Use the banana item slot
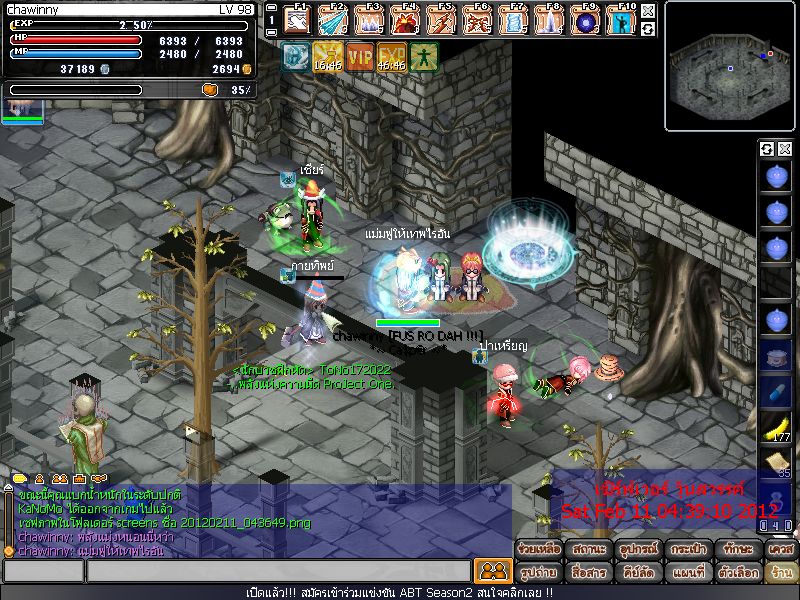The image size is (800, 600). click(x=775, y=427)
